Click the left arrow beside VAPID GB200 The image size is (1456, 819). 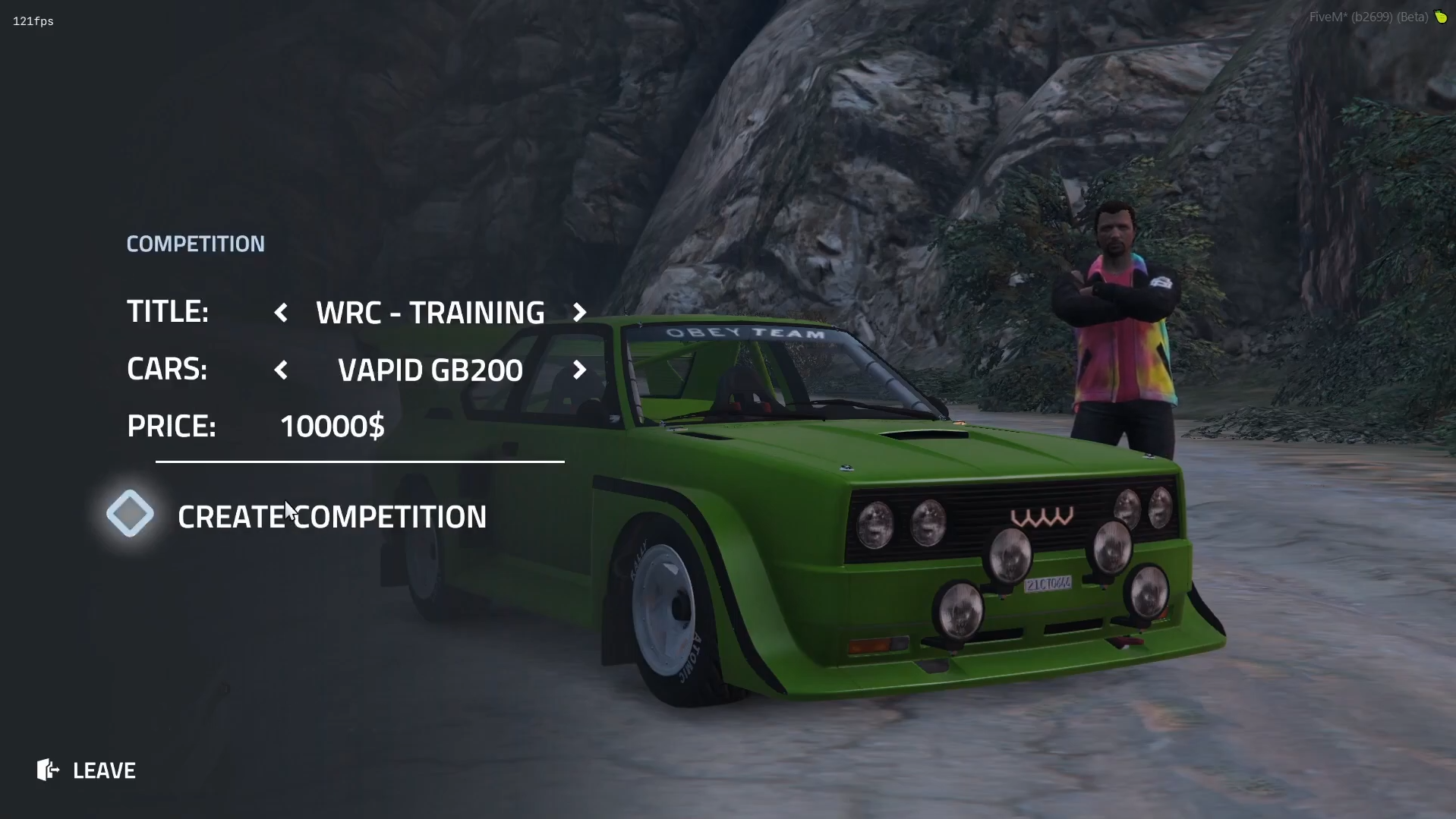click(282, 370)
